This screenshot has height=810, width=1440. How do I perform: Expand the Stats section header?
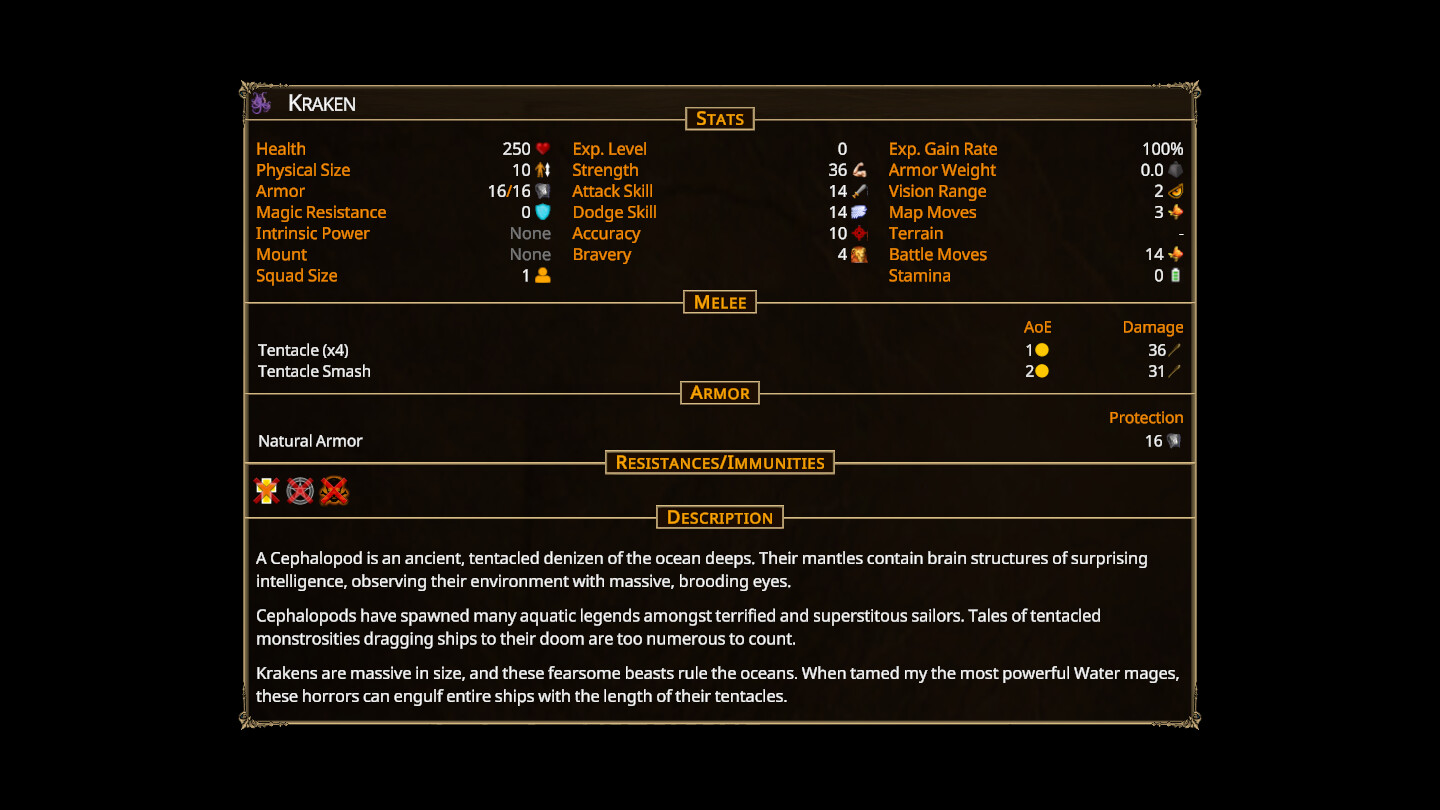pos(720,118)
